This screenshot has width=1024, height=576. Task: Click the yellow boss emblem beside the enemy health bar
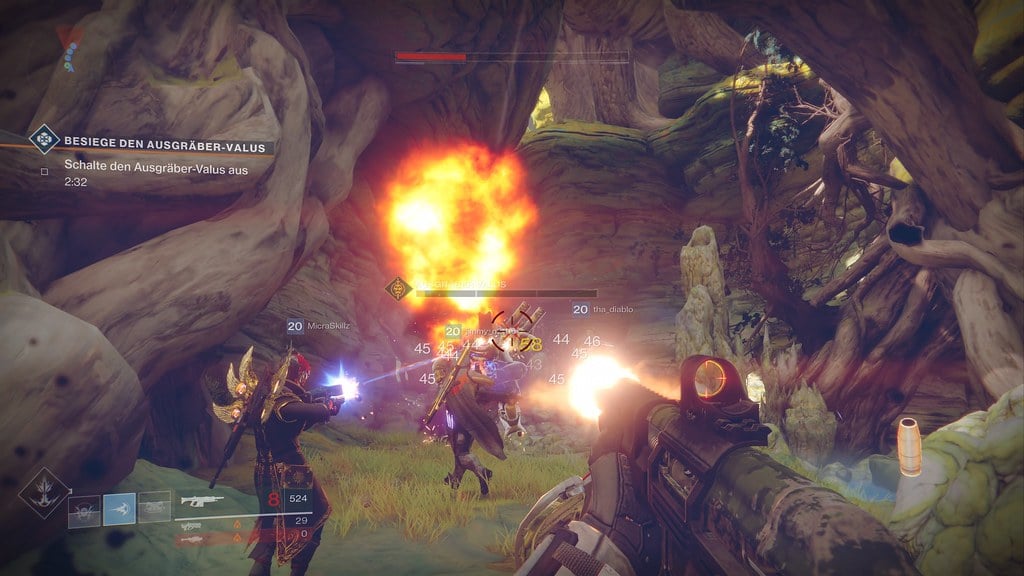click(x=399, y=290)
